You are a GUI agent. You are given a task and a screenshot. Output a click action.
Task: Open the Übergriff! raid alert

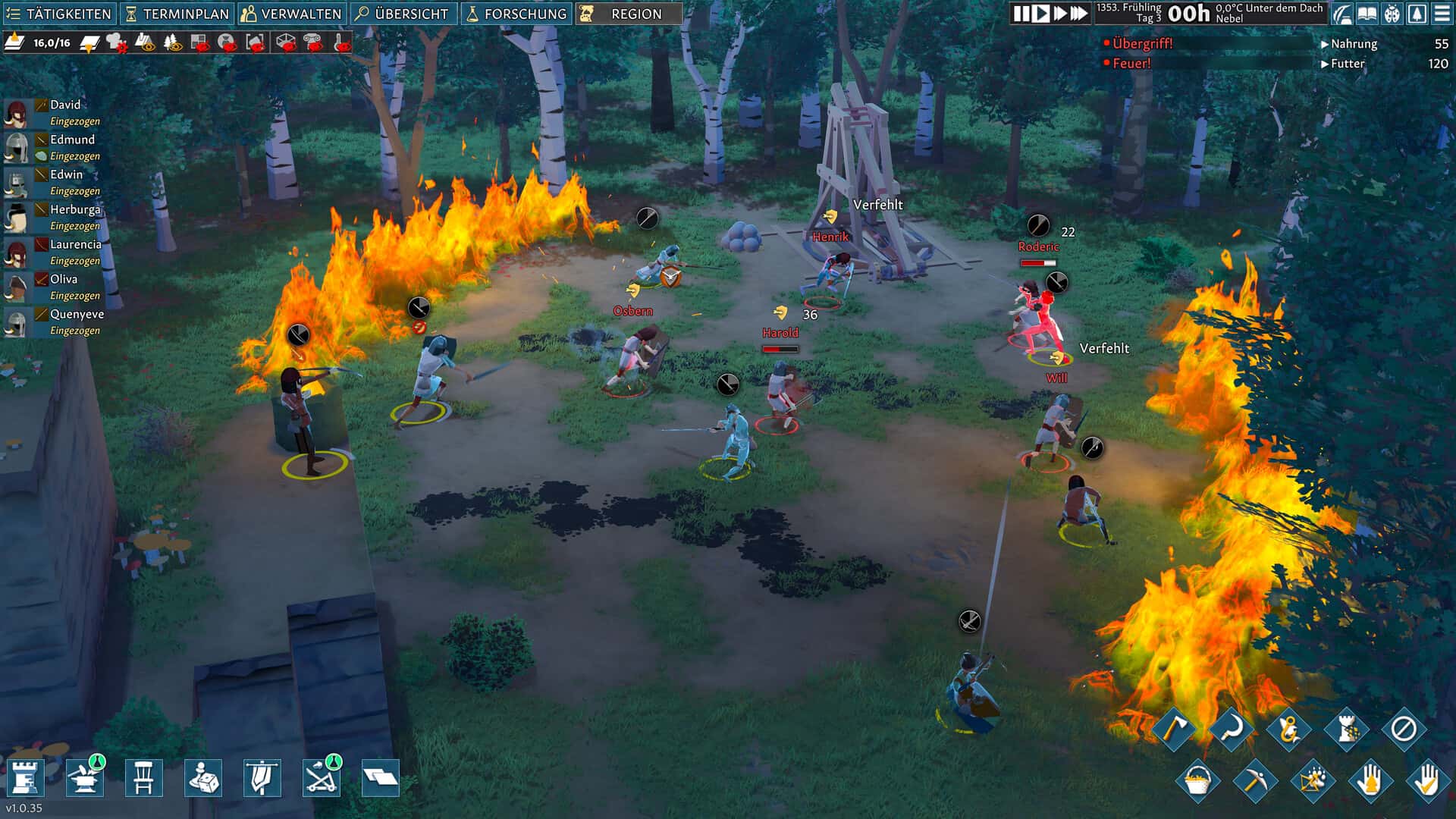(1142, 44)
